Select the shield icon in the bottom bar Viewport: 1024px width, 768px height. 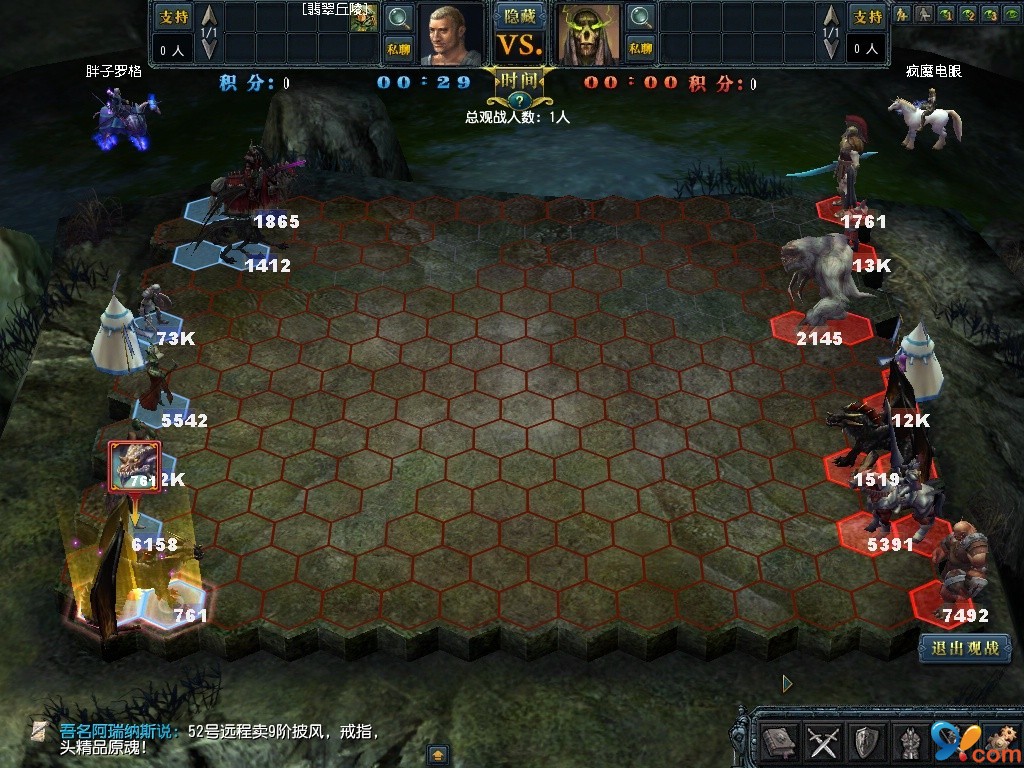(866, 741)
